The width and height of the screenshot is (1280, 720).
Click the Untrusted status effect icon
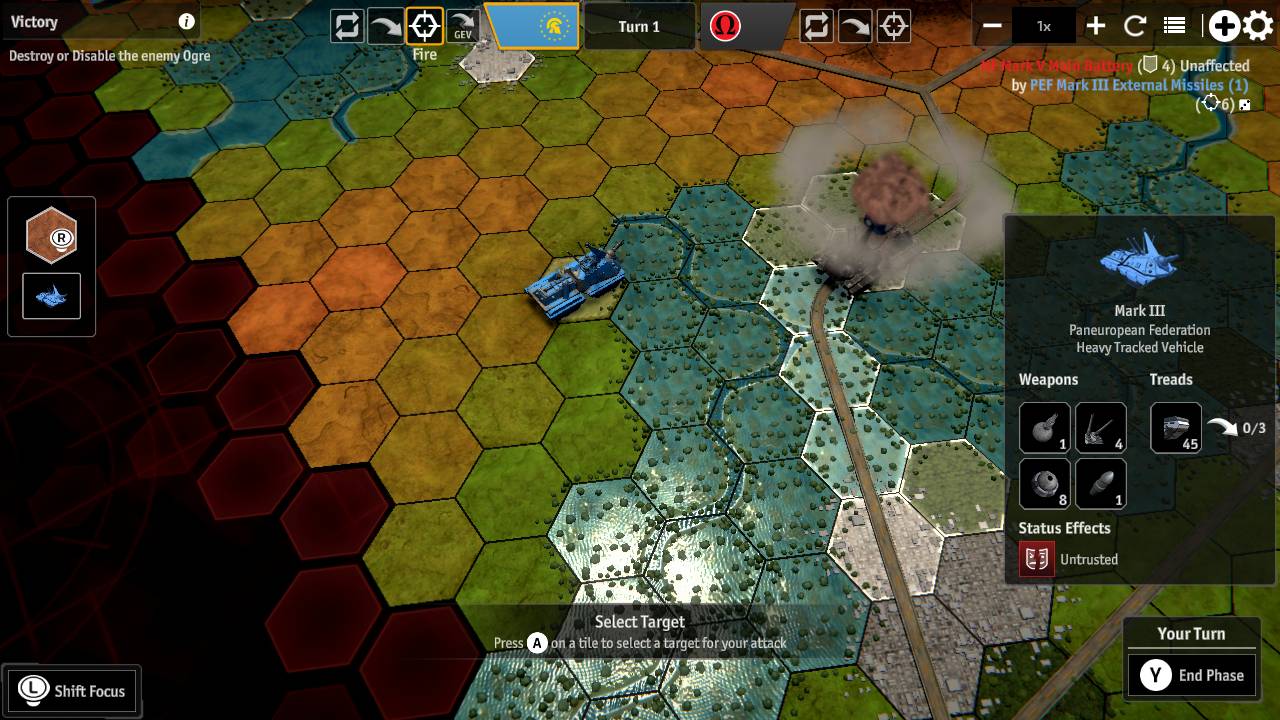(x=1036, y=559)
